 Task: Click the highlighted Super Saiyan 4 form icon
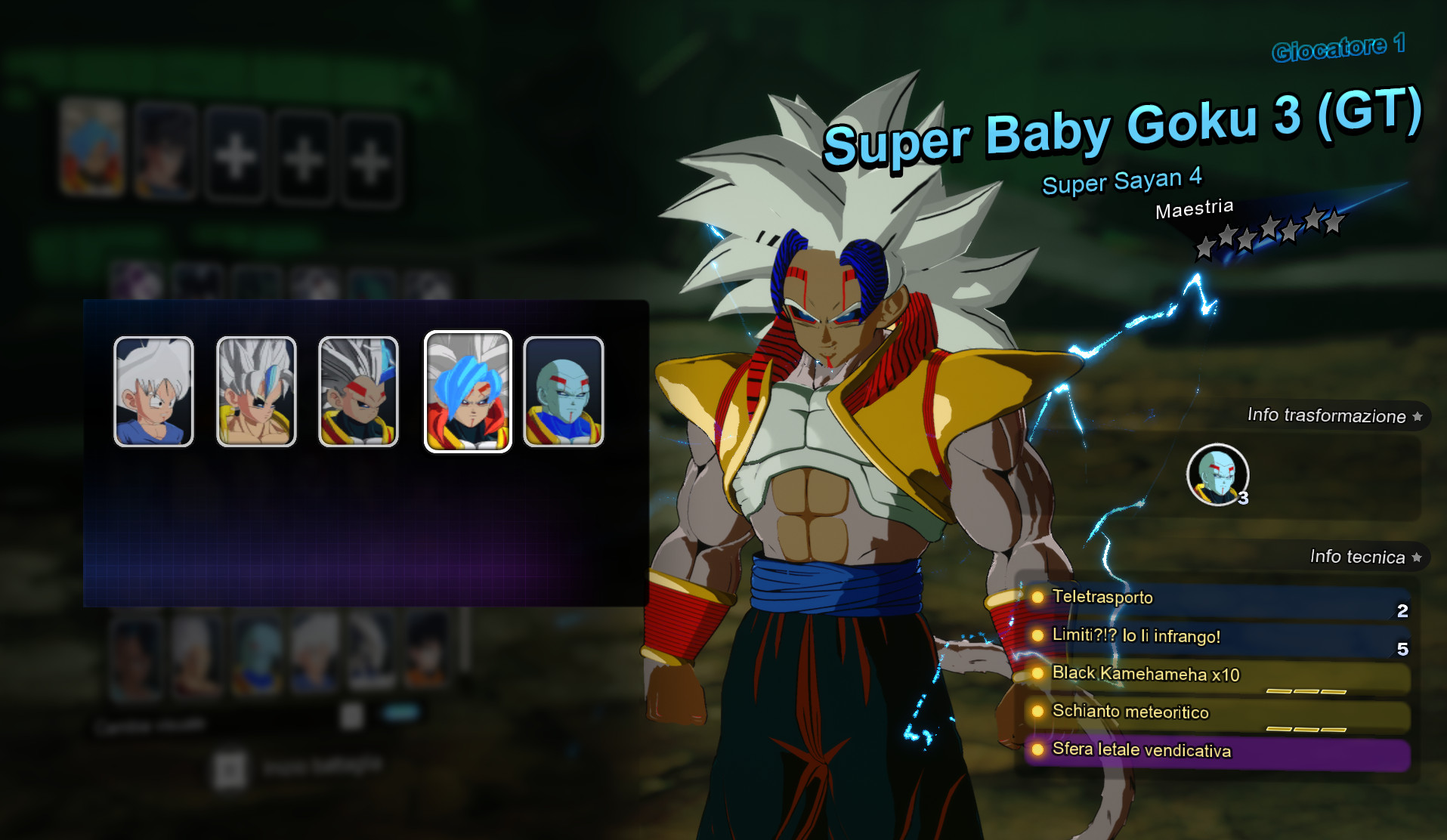(466, 391)
